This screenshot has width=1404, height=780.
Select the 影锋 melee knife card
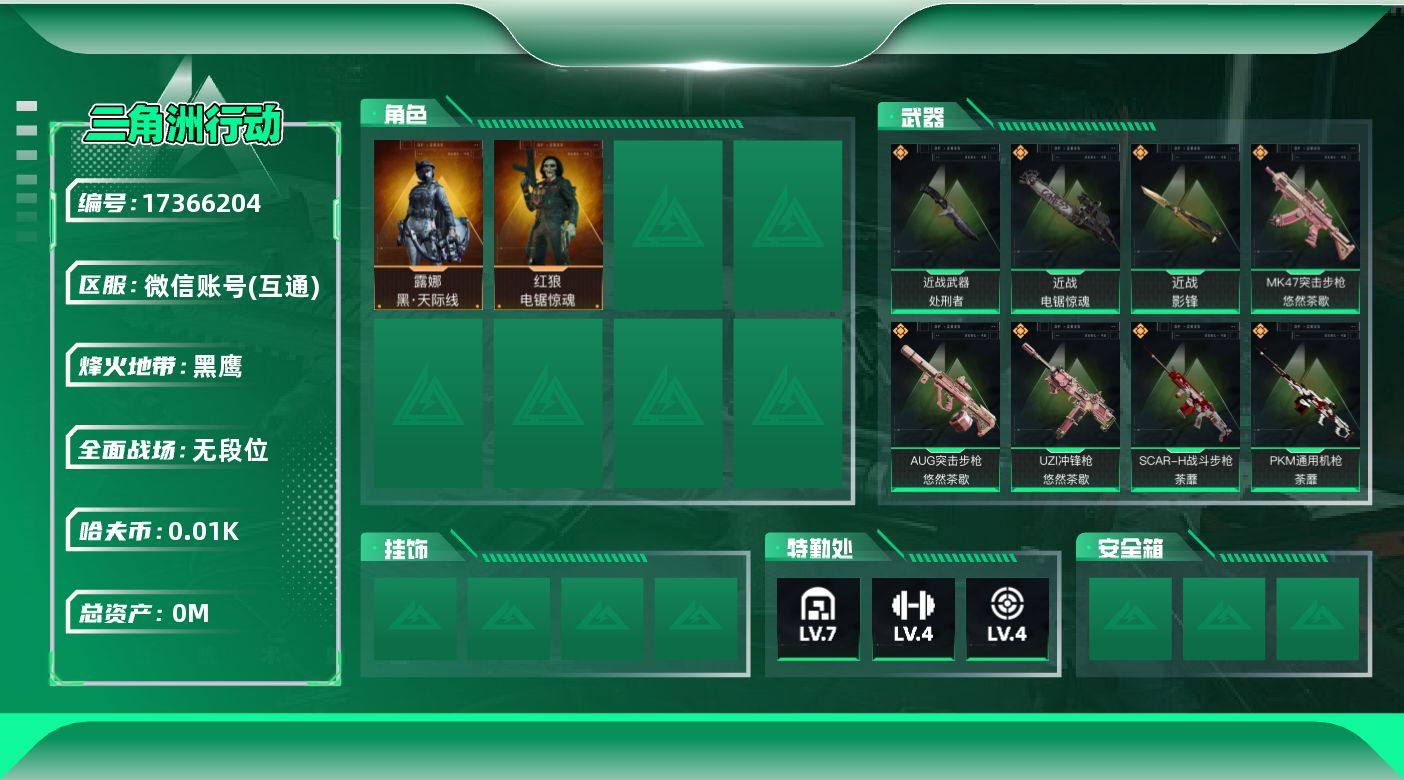tap(1185, 228)
